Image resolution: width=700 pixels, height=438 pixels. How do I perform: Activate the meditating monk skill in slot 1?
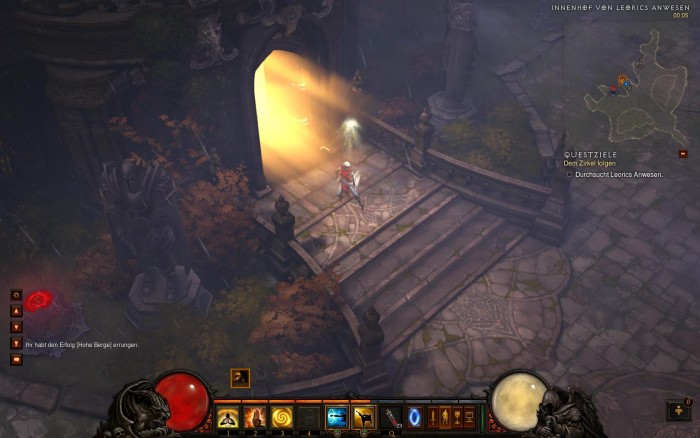tap(227, 417)
